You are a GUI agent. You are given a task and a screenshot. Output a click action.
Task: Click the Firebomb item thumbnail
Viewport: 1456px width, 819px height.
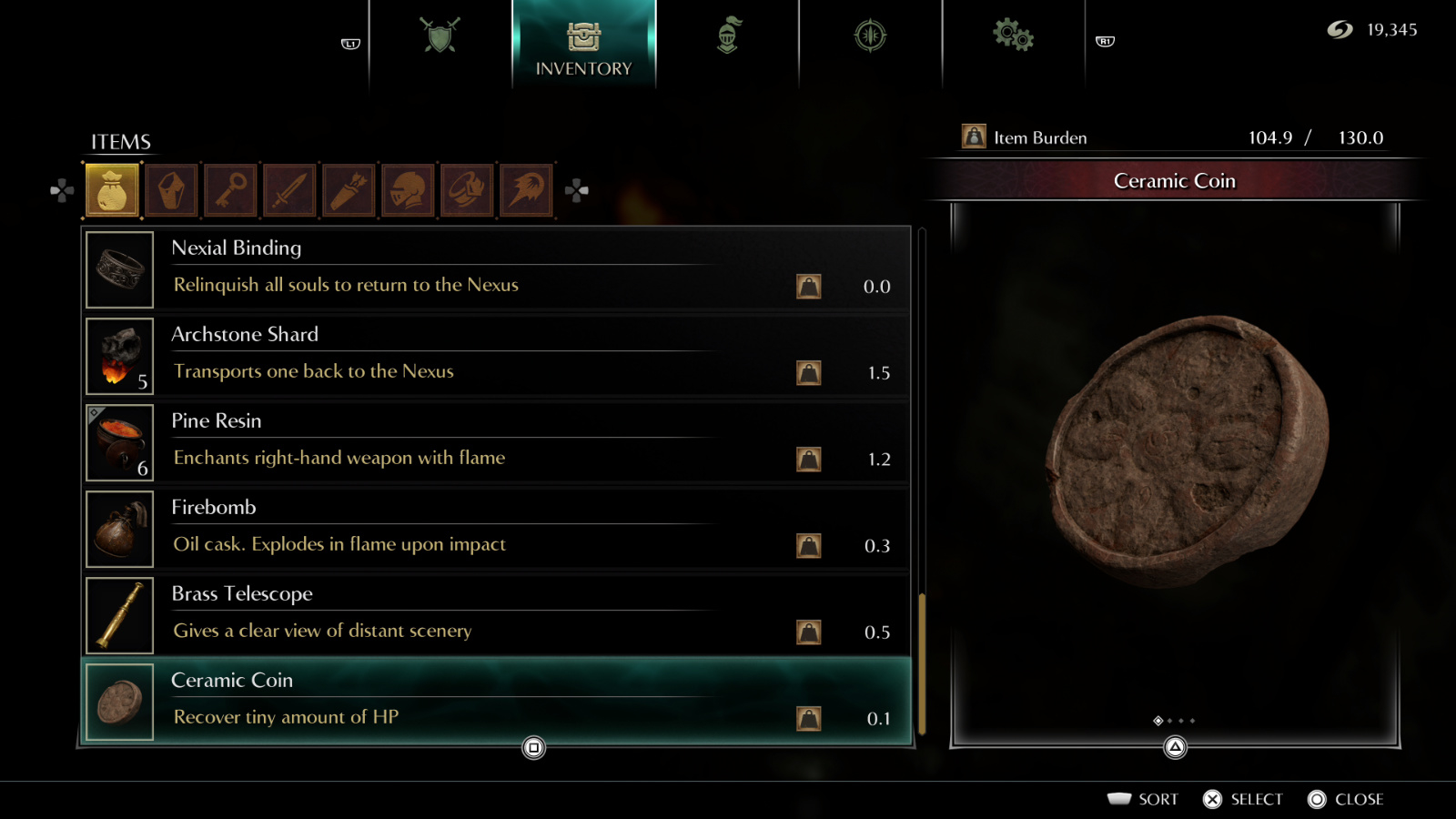(118, 528)
